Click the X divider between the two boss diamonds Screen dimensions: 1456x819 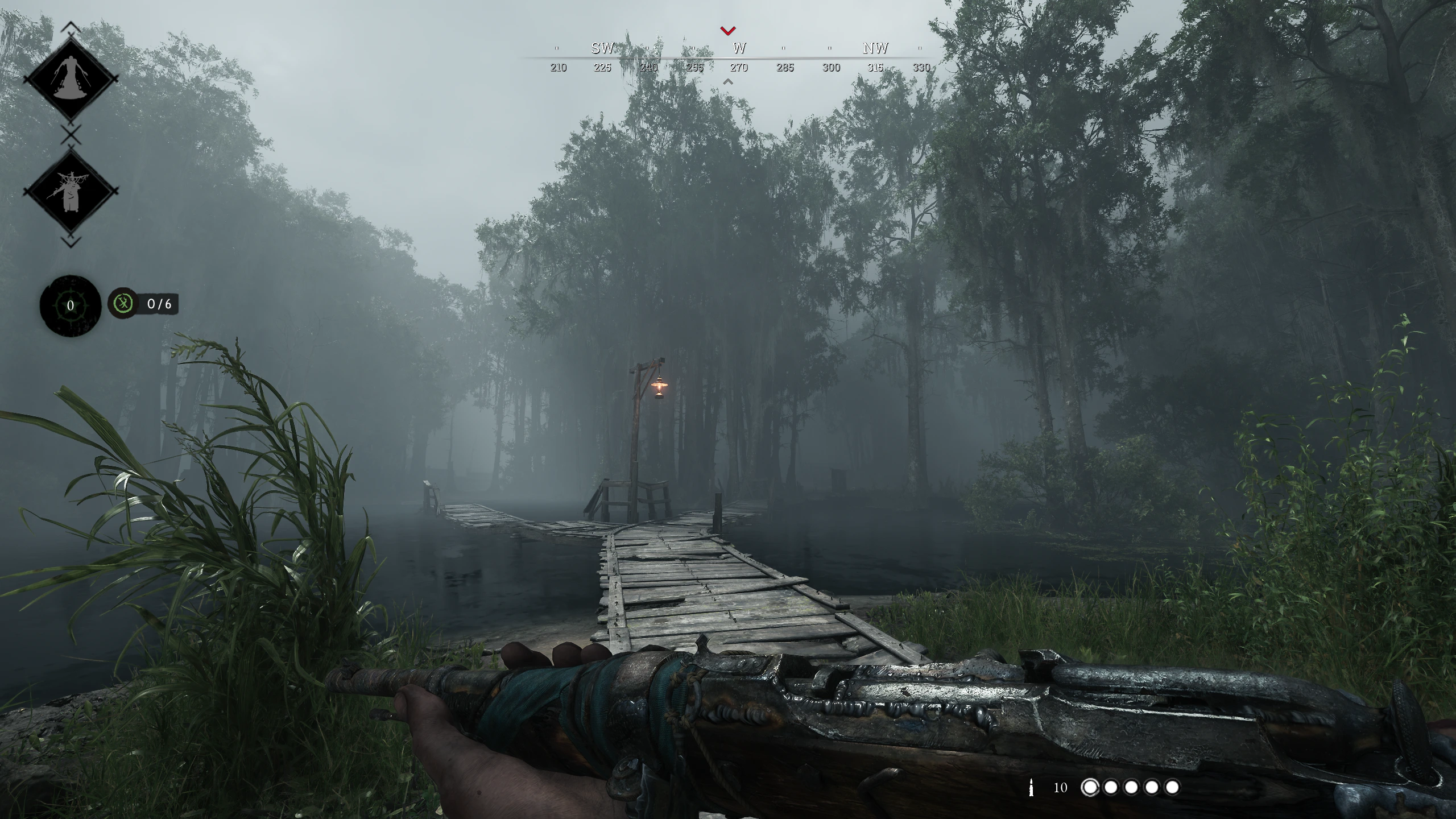(x=69, y=132)
